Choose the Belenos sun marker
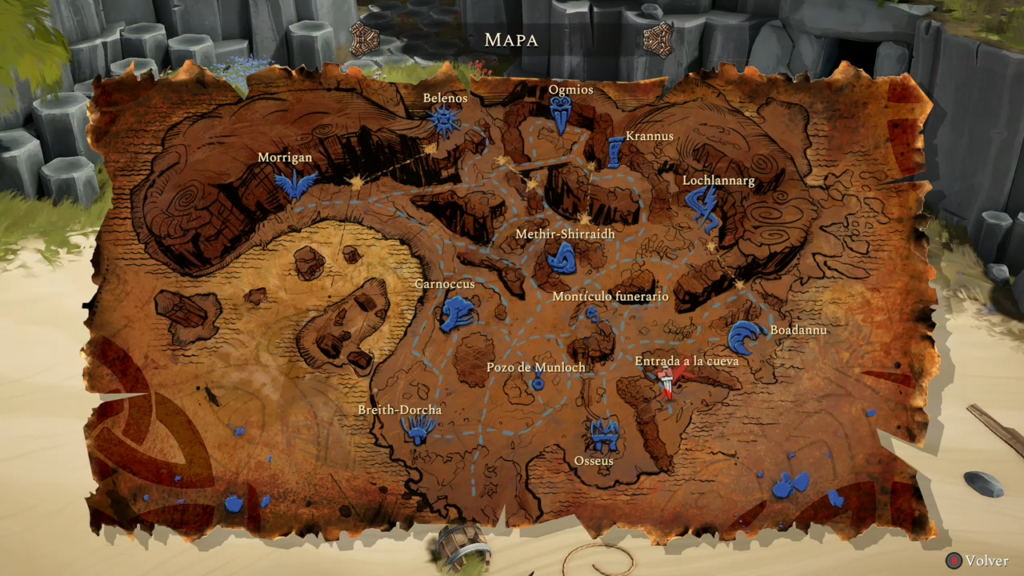The width and height of the screenshot is (1024, 576). [x=446, y=123]
